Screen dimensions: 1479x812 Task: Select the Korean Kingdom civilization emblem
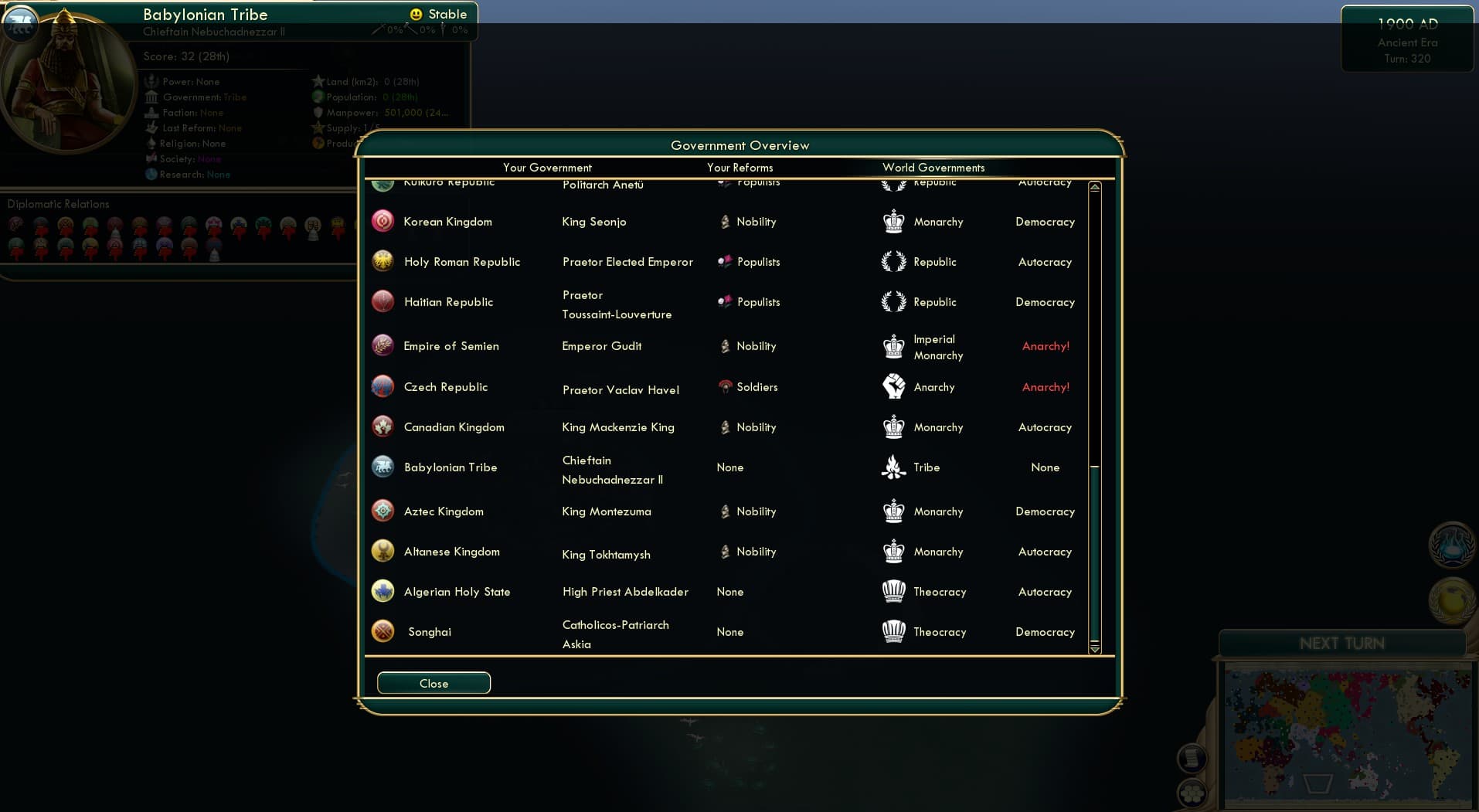[x=384, y=220]
